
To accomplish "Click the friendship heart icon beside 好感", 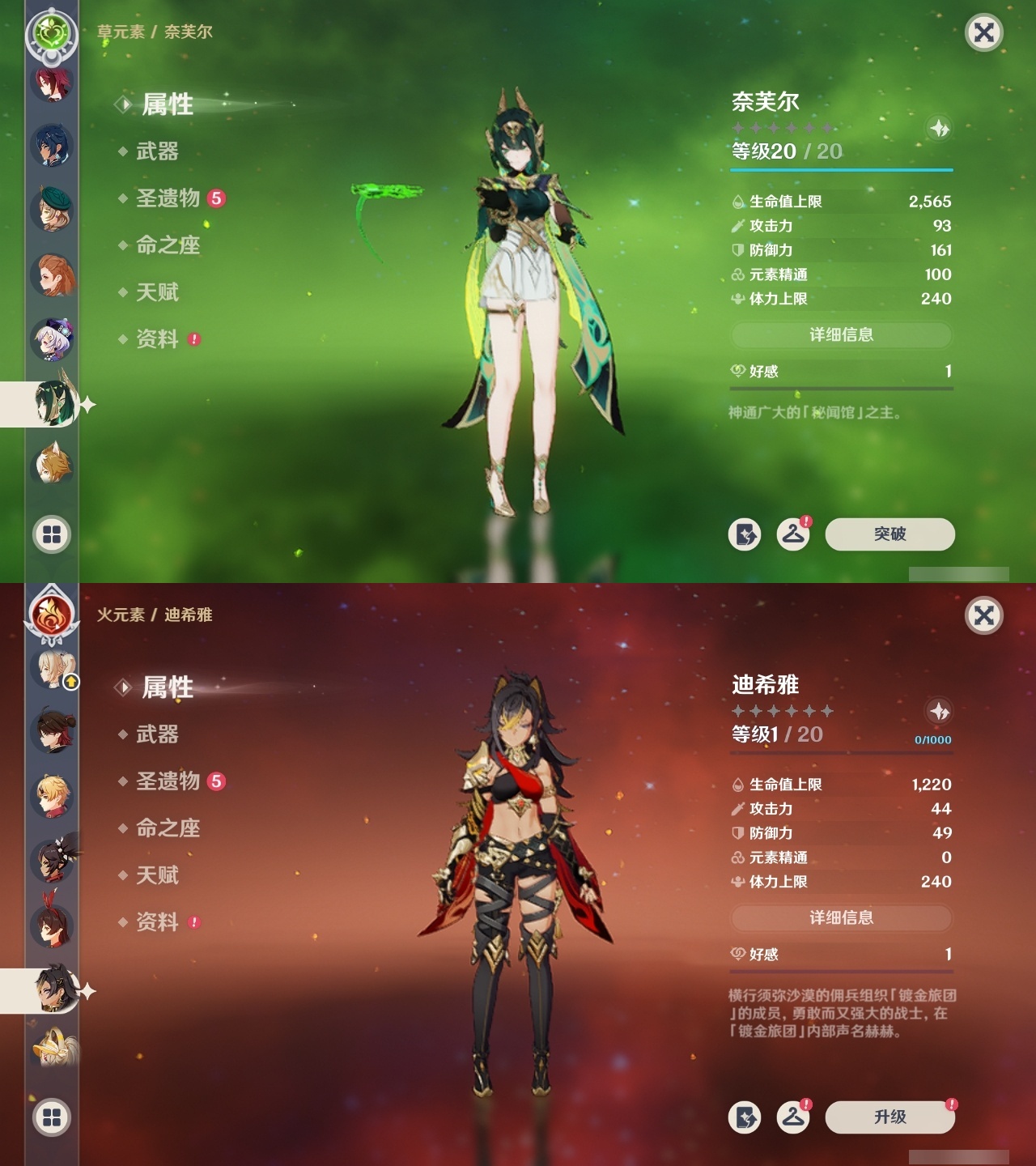I will [x=736, y=372].
